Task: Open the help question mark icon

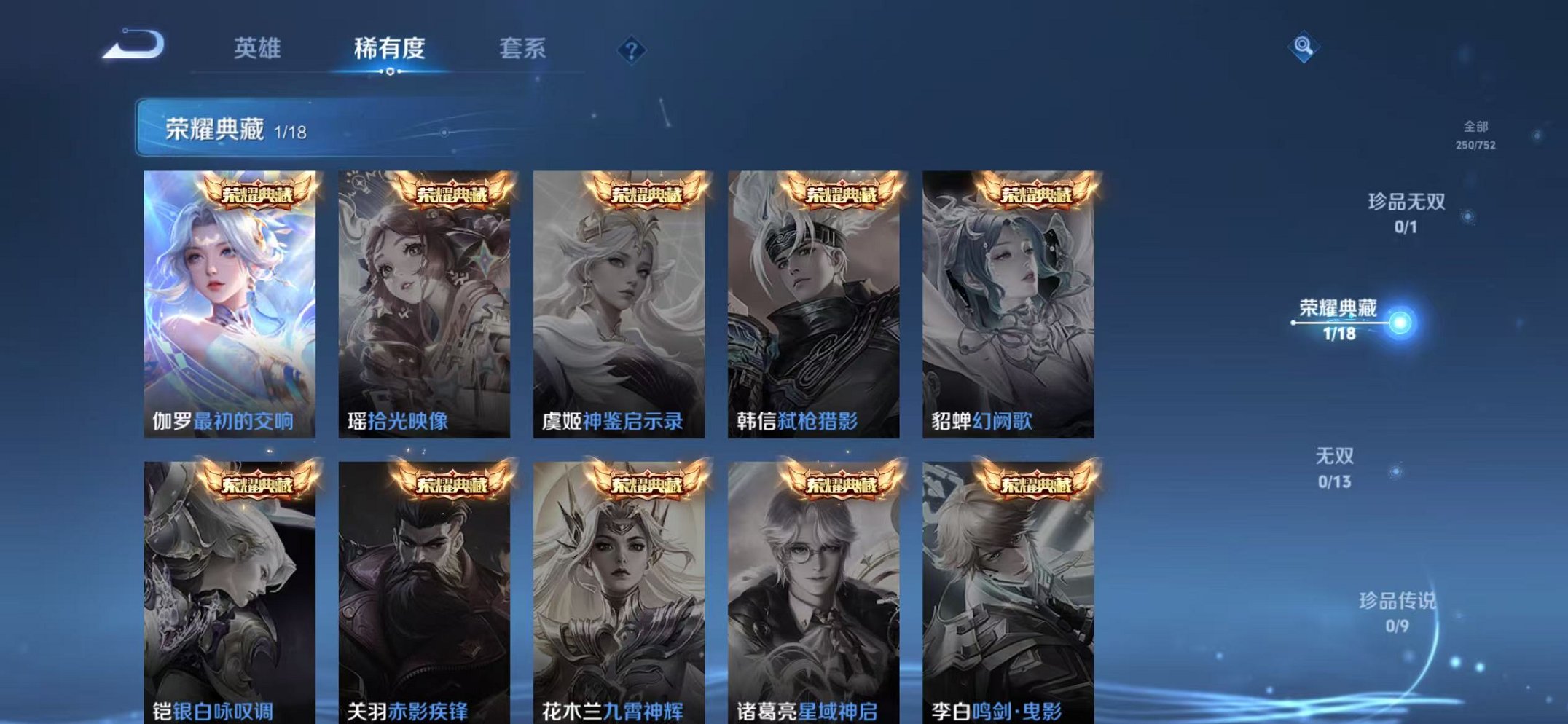Action: 632,50
